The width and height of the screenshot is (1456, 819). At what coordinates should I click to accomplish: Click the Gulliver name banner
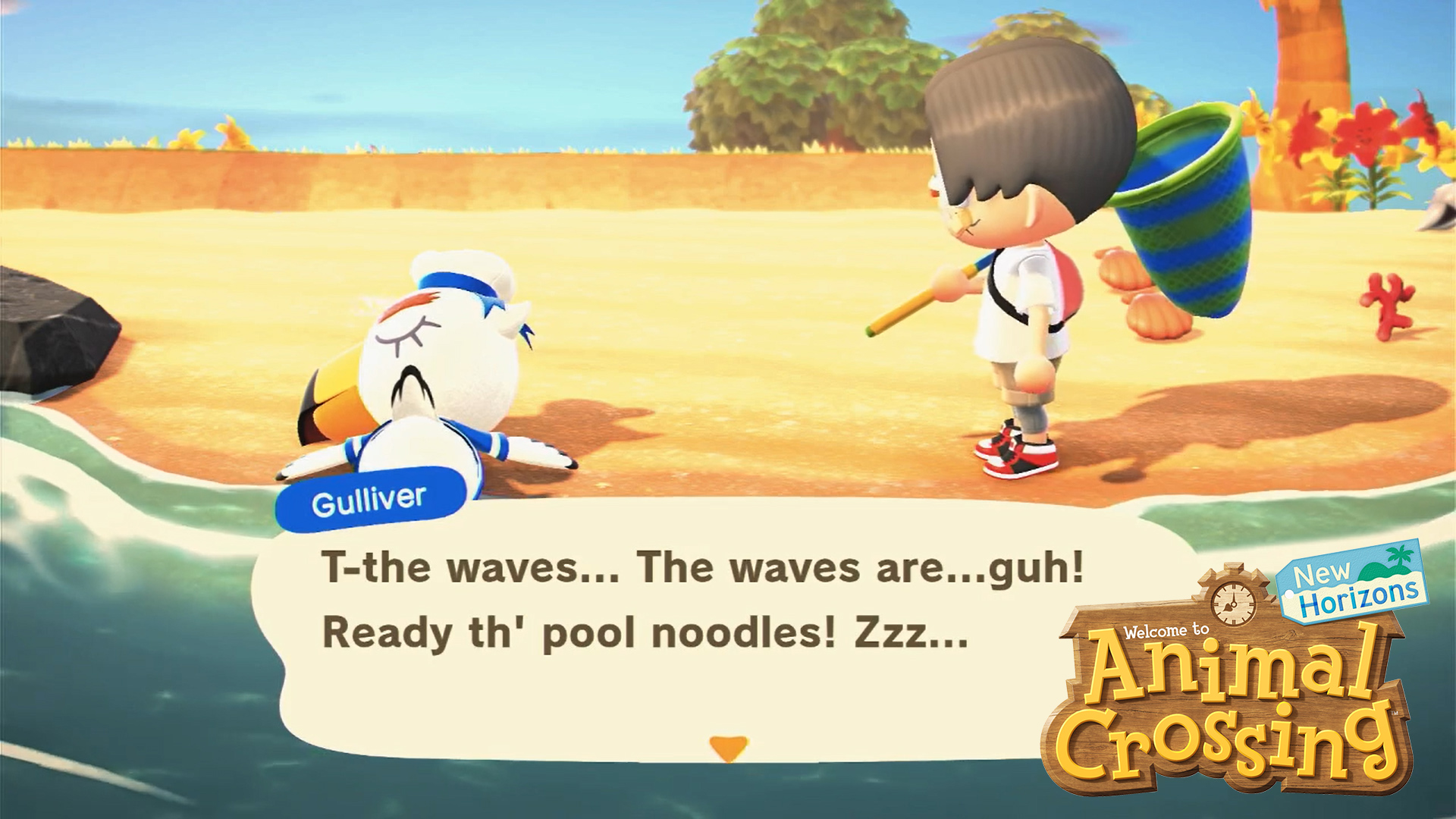[x=369, y=497]
